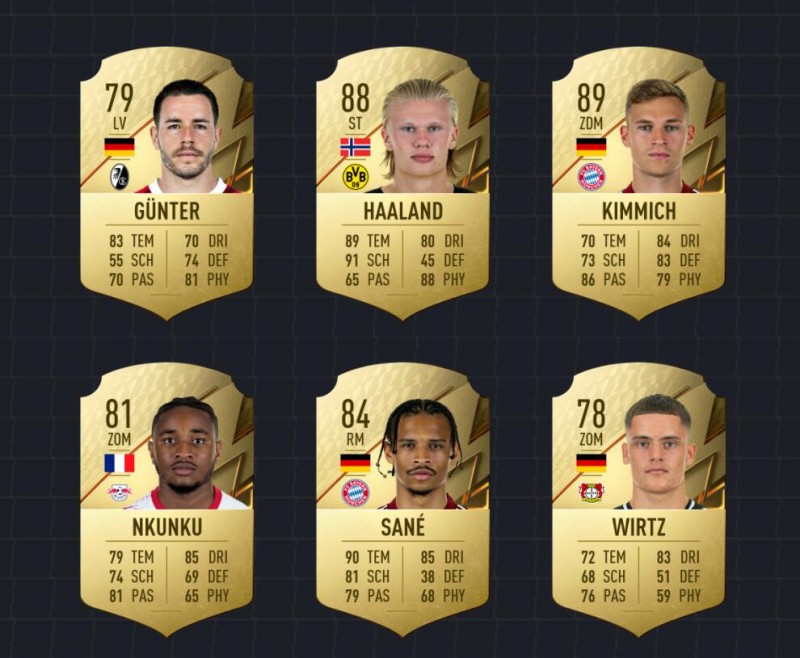This screenshot has width=800, height=658.
Task: Pick the Kimmich player card
Action: [638, 185]
